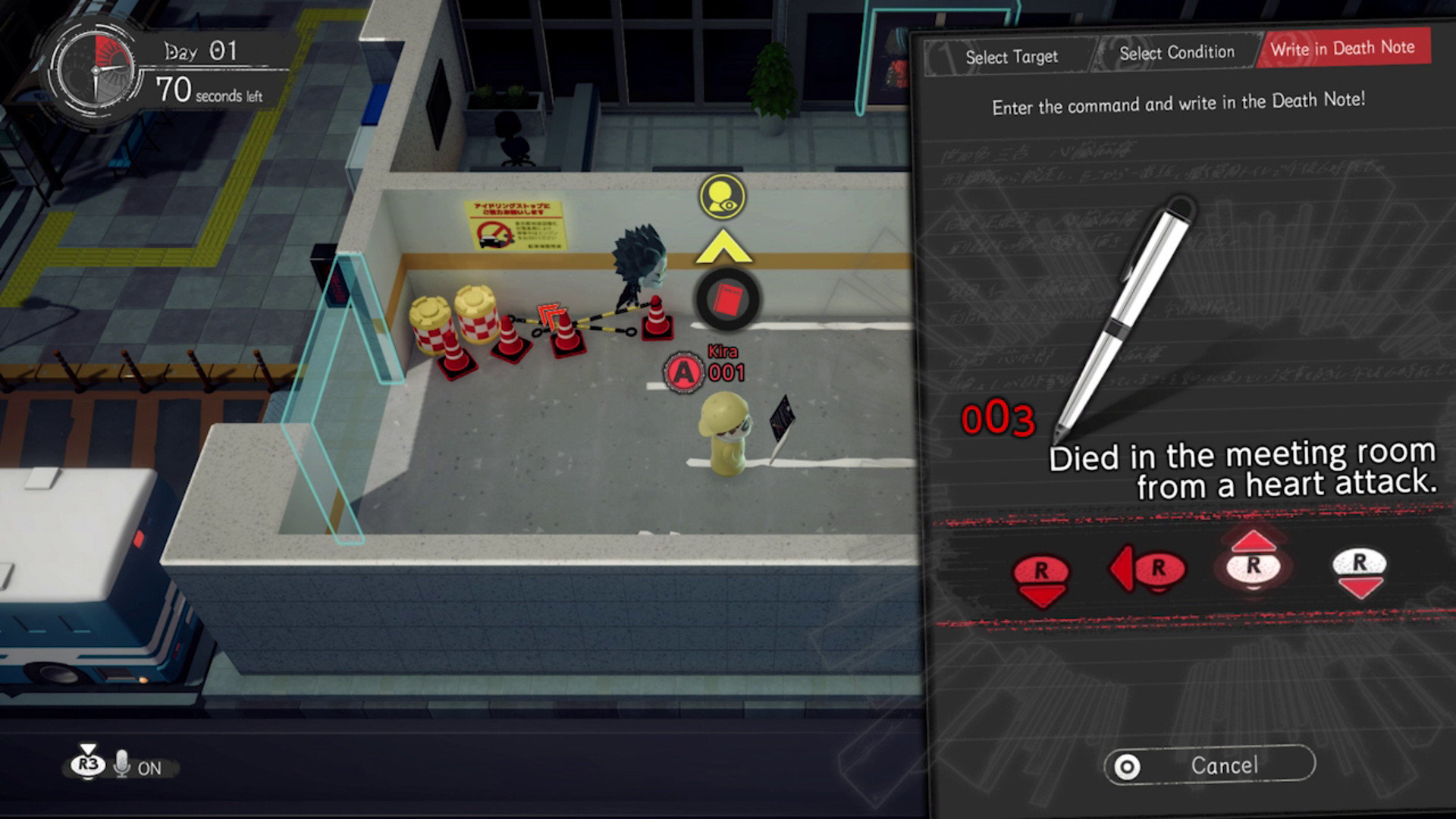Select the Write in Death Note tab
Screen dimensions: 1456x819
pos(1342,49)
